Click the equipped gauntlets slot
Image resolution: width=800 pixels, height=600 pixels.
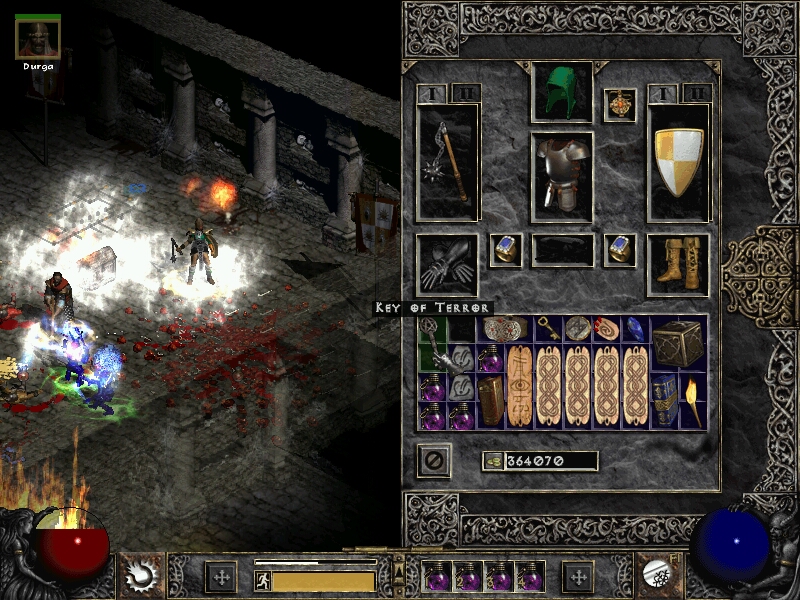447,265
